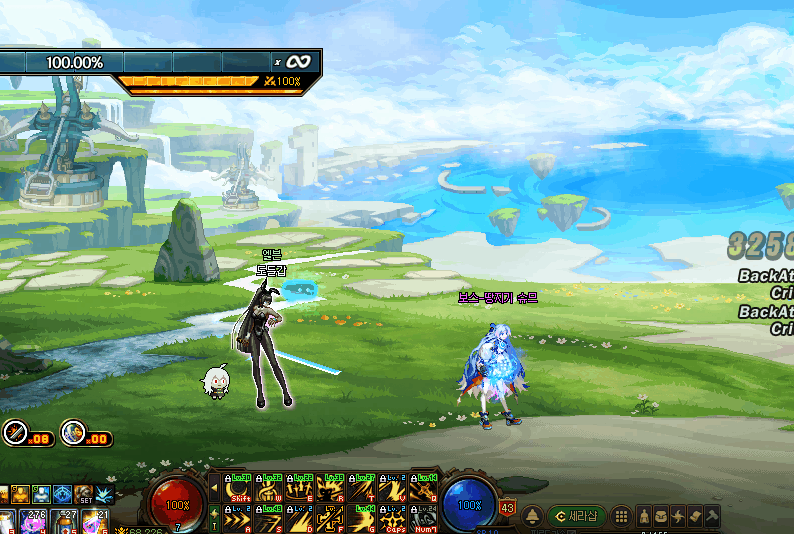This screenshot has height=534, width=794.
Task: Activate the Shift-key skill slot
Action: [239, 488]
